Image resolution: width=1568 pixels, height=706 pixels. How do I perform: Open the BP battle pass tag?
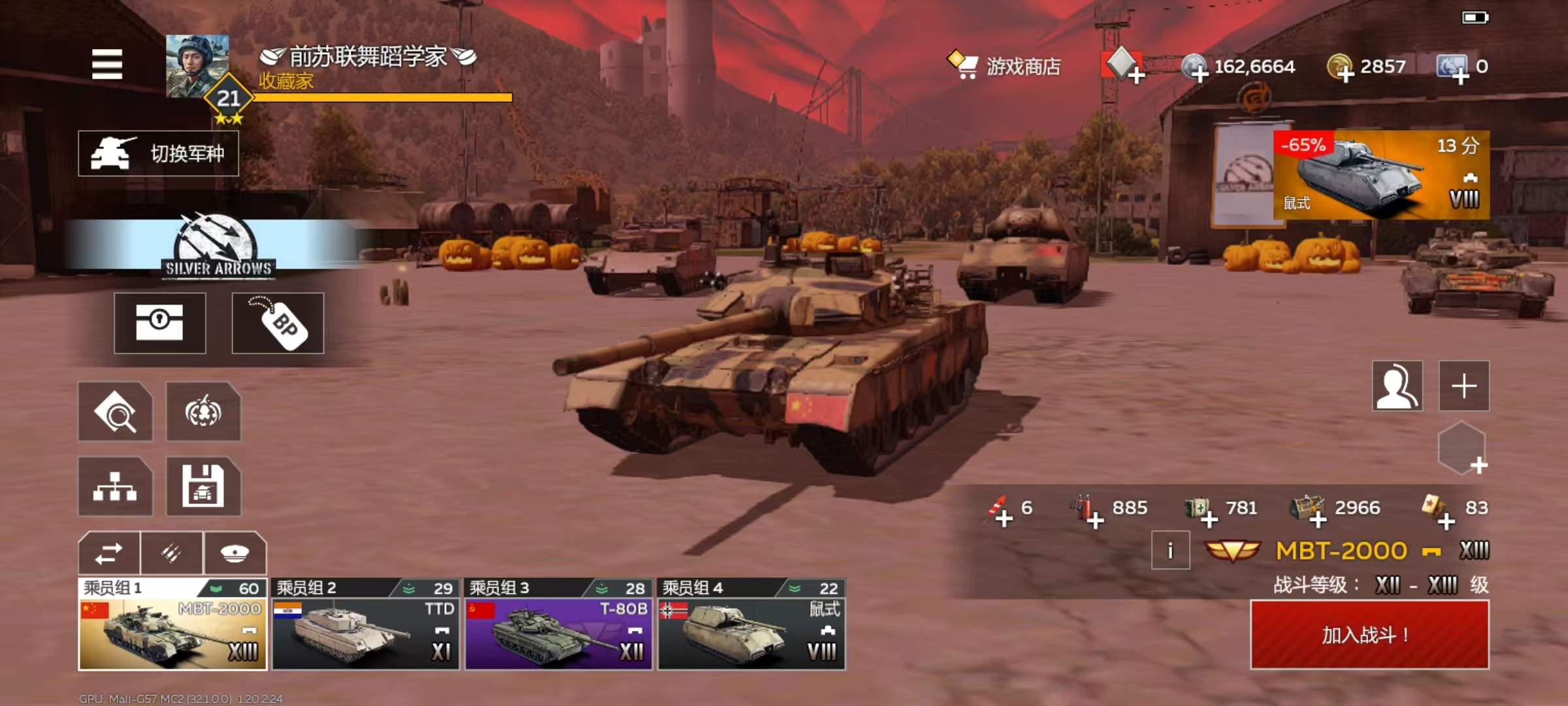278,323
